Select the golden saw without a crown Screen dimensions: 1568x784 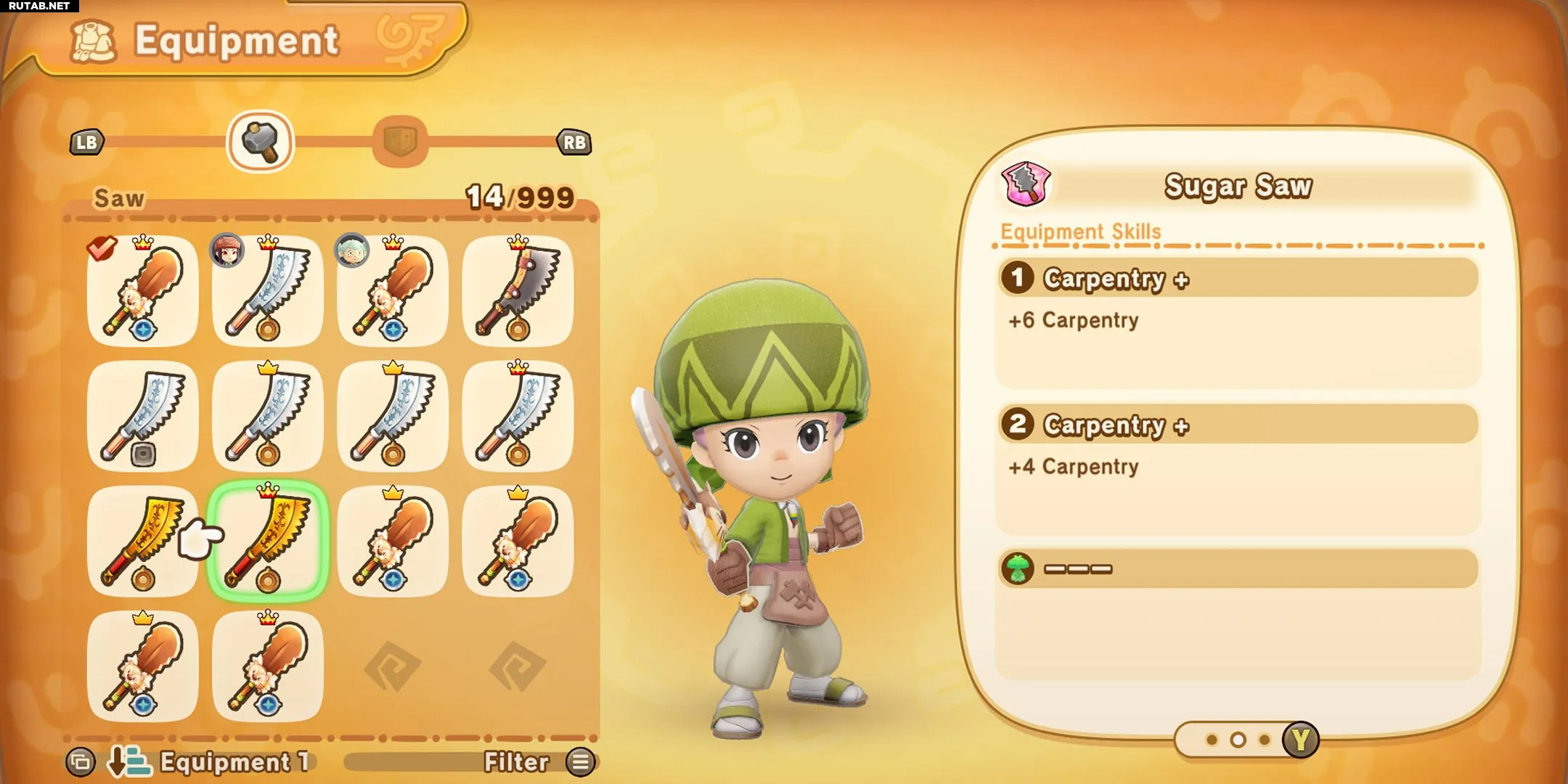(x=143, y=541)
